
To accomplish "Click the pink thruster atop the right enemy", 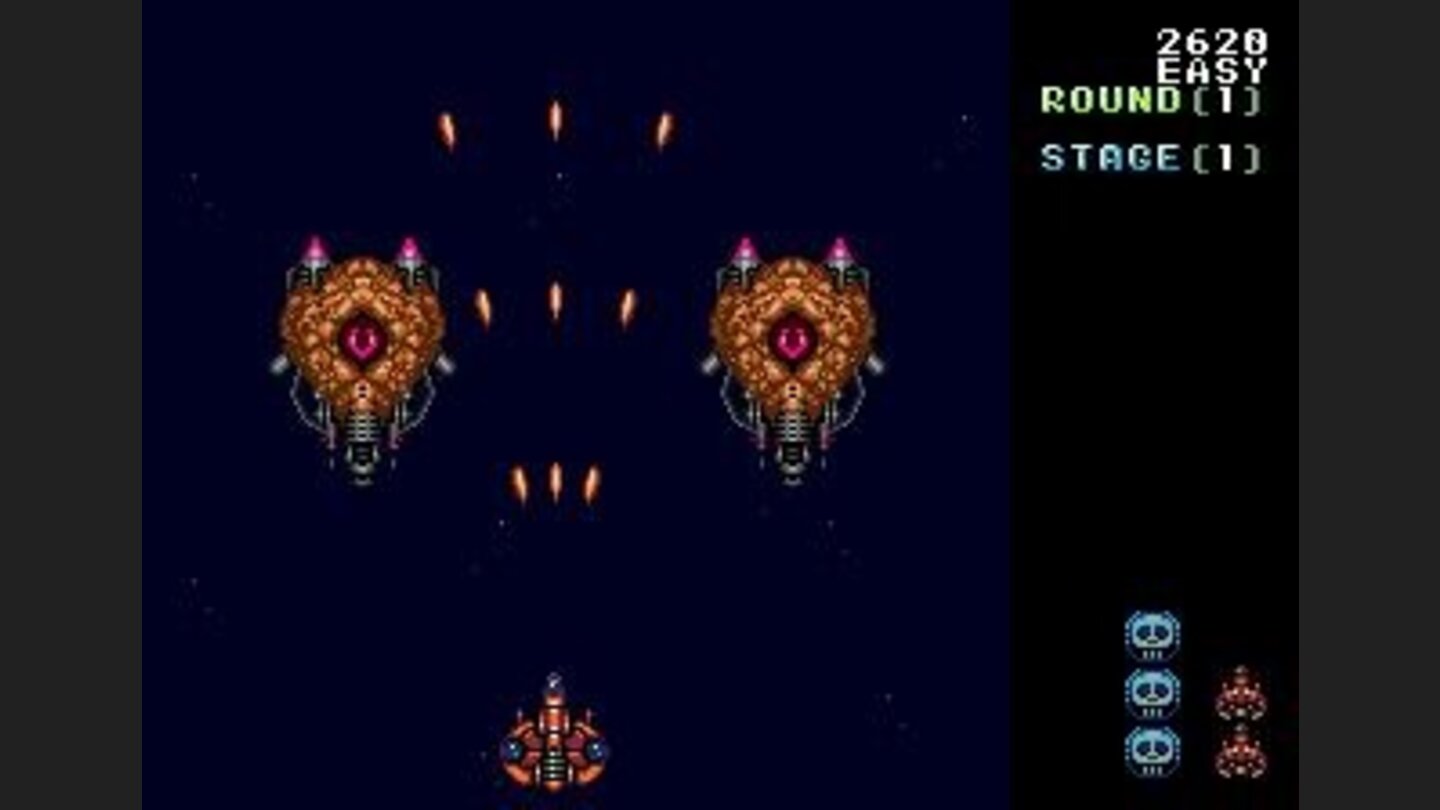I will tap(744, 245).
